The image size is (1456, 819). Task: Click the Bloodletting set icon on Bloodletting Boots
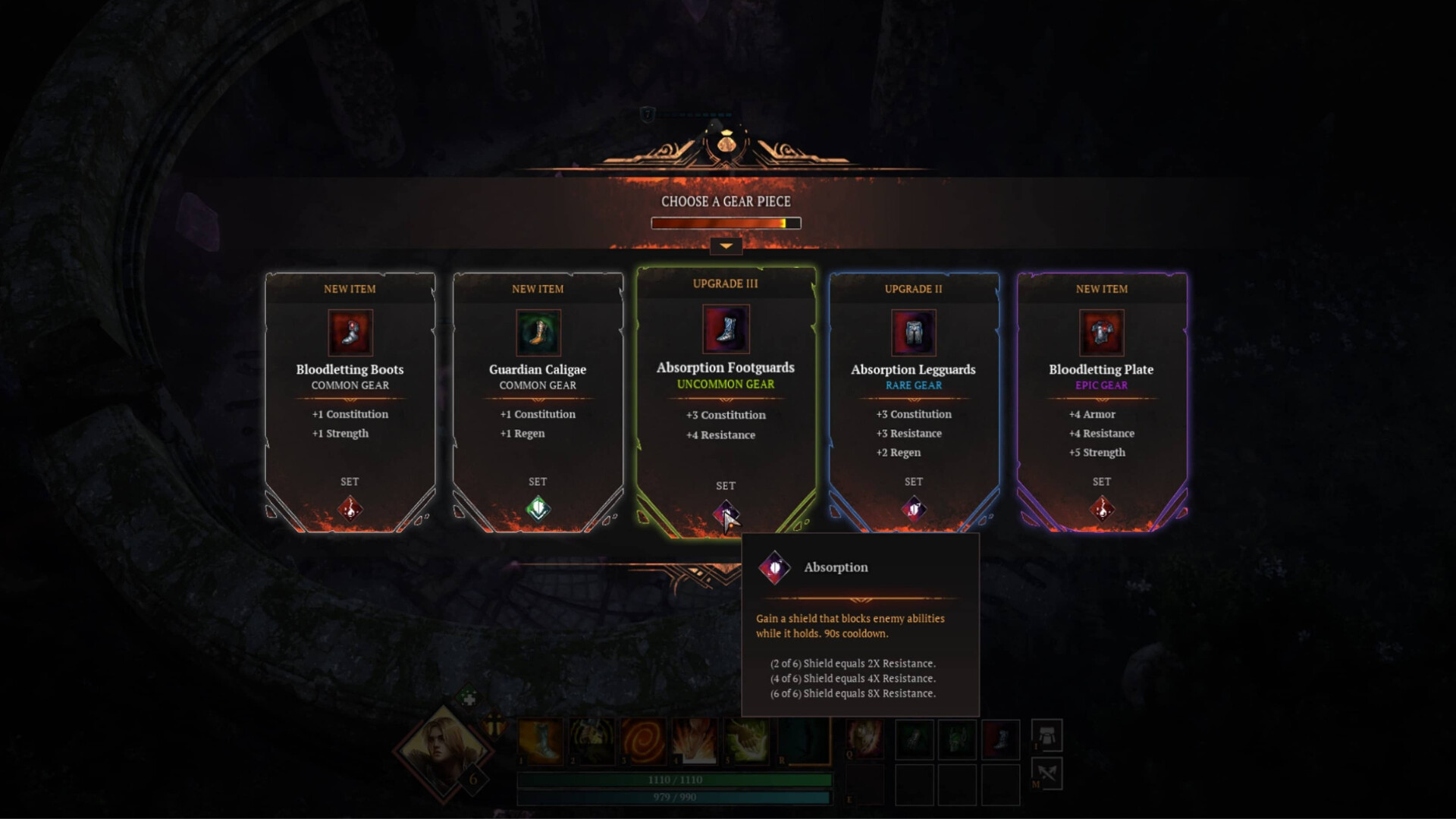click(x=350, y=507)
